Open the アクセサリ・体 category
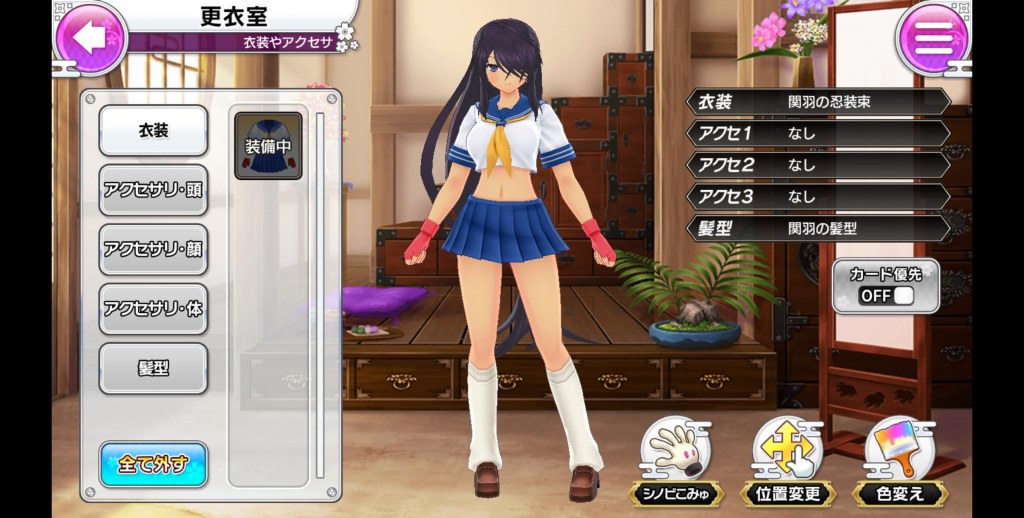 (x=153, y=309)
